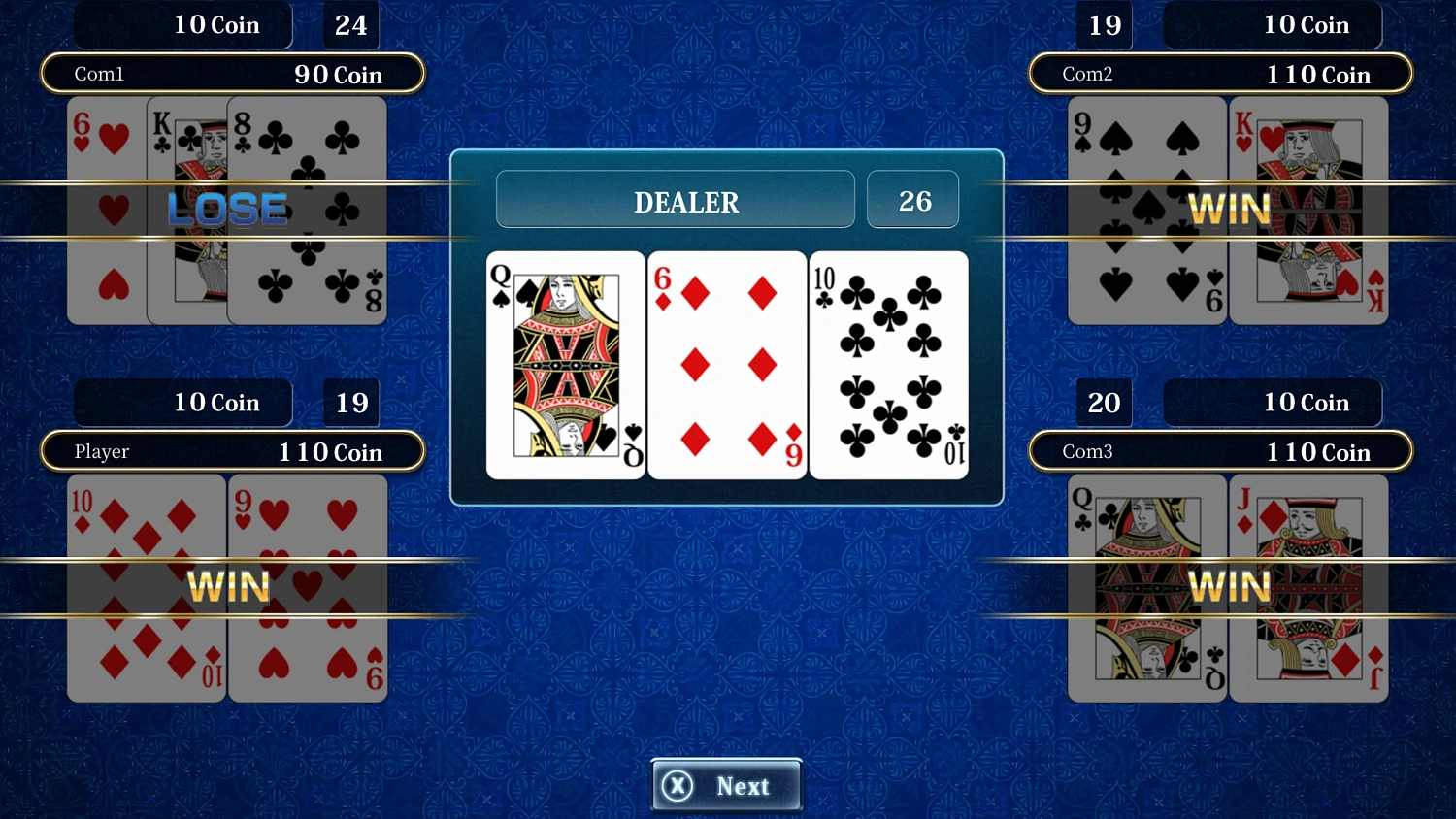1456x819 pixels.
Task: Click the Com1 player label
Action: tap(100, 73)
